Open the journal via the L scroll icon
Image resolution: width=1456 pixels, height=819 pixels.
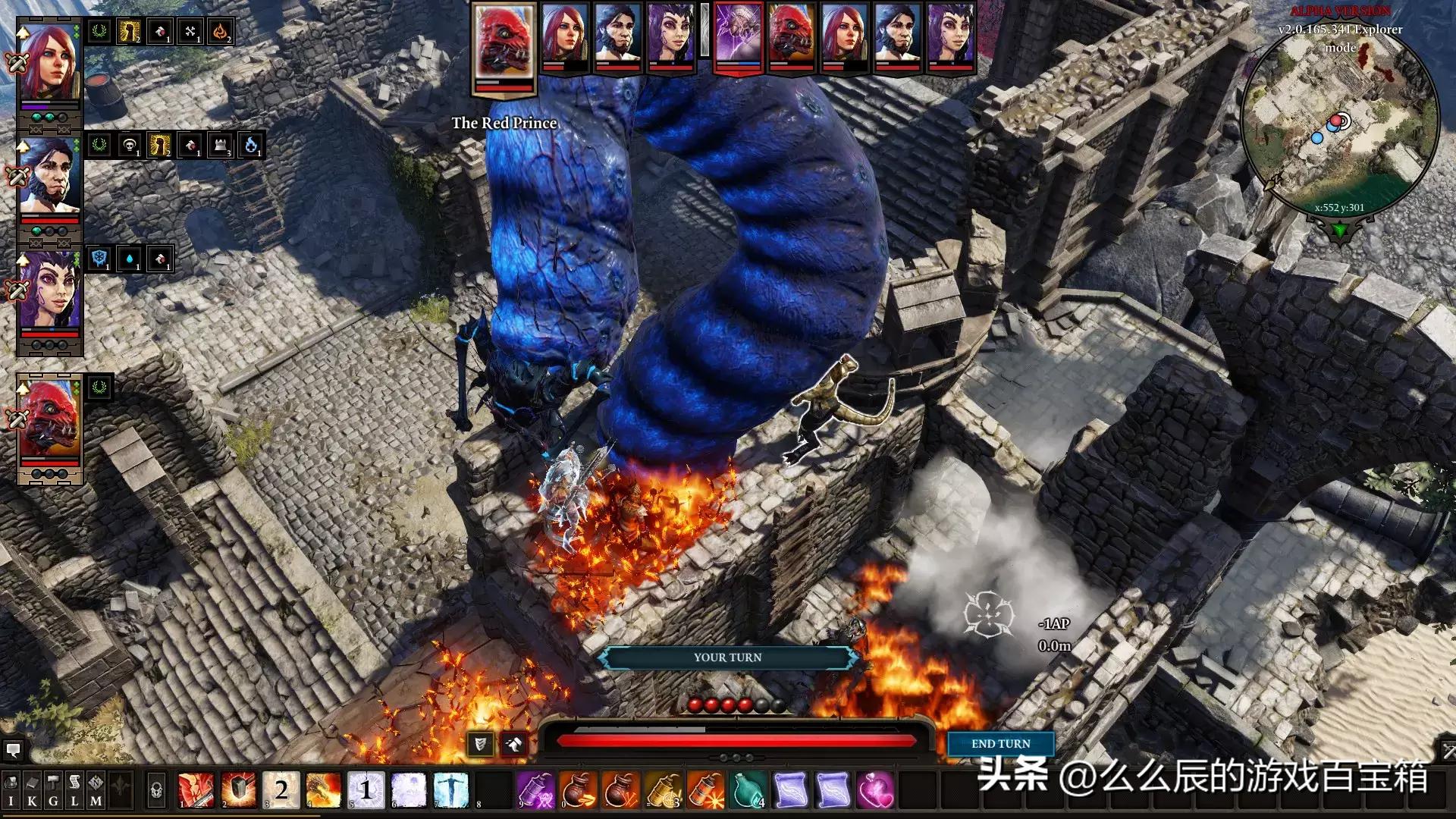(74, 789)
